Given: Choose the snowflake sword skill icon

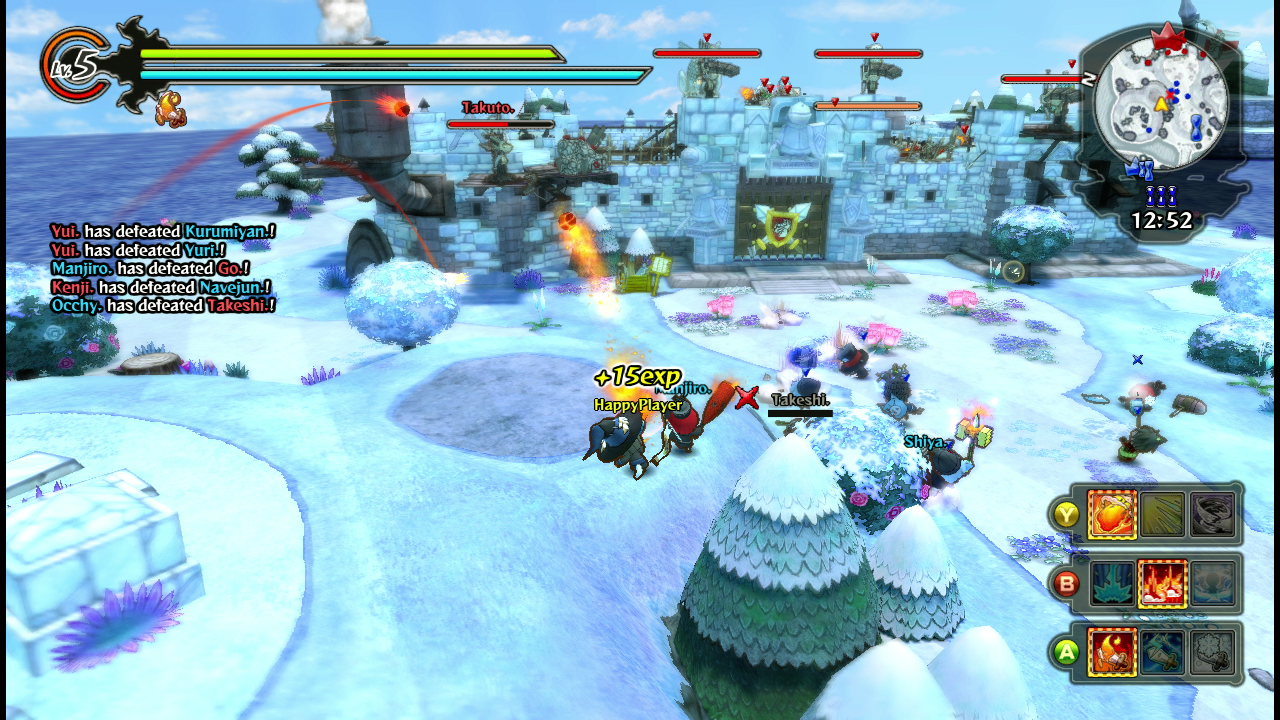Looking at the screenshot, I should [1212, 652].
